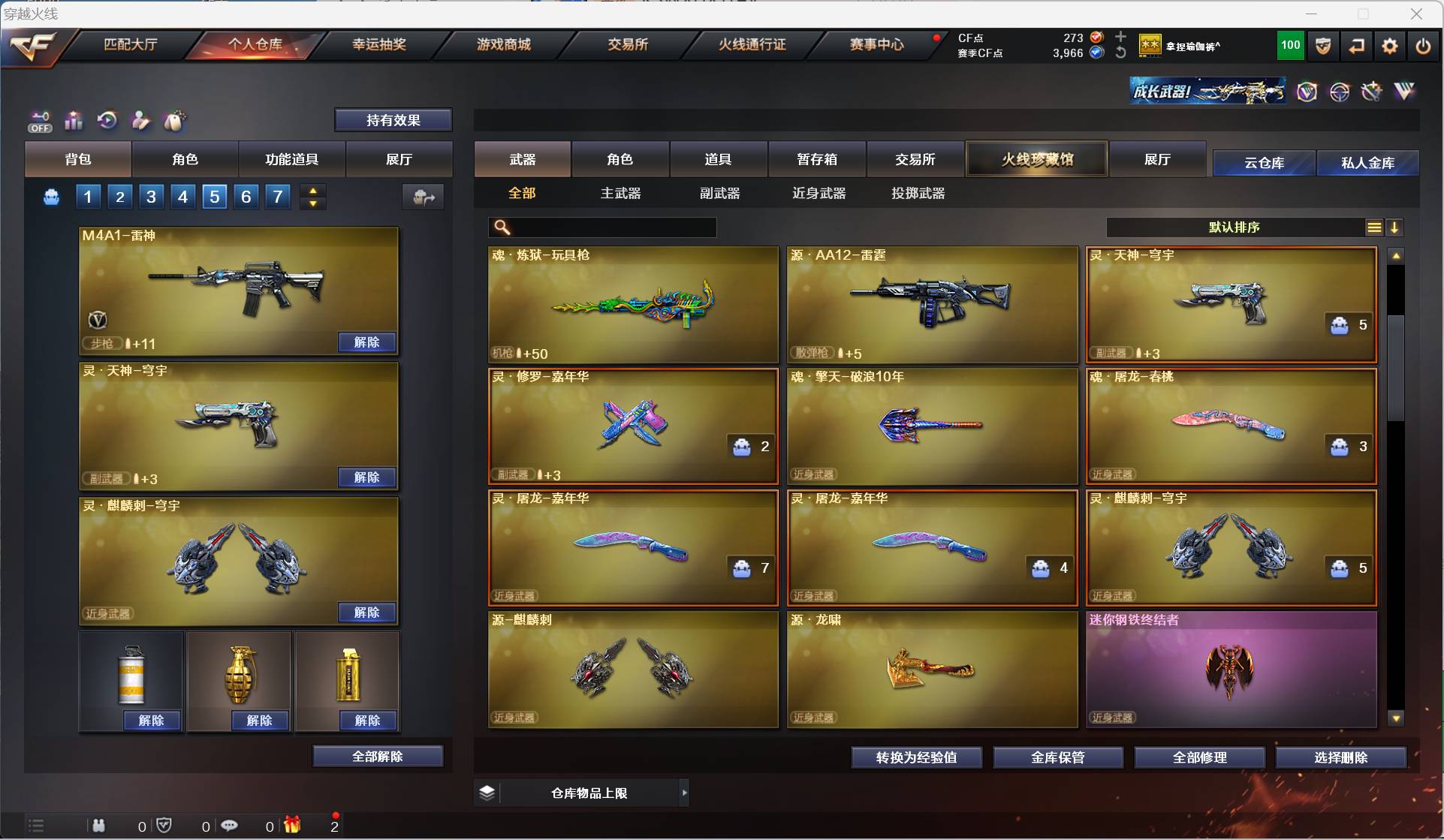1444x840 pixels.
Task: Open the friend gift mouse icon in the toolbar
Action: 174,121
